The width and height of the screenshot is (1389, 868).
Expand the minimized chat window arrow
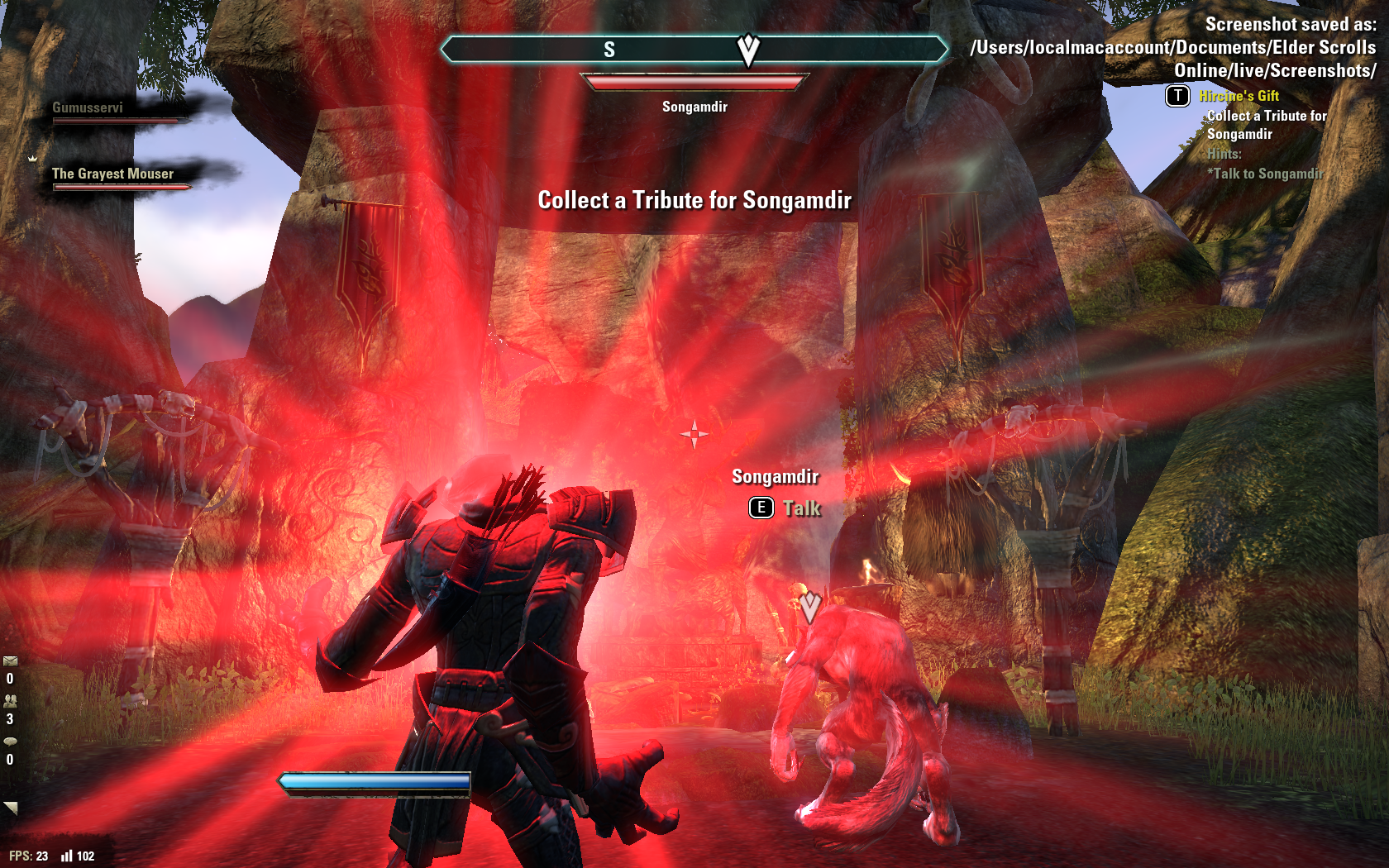coord(10,808)
